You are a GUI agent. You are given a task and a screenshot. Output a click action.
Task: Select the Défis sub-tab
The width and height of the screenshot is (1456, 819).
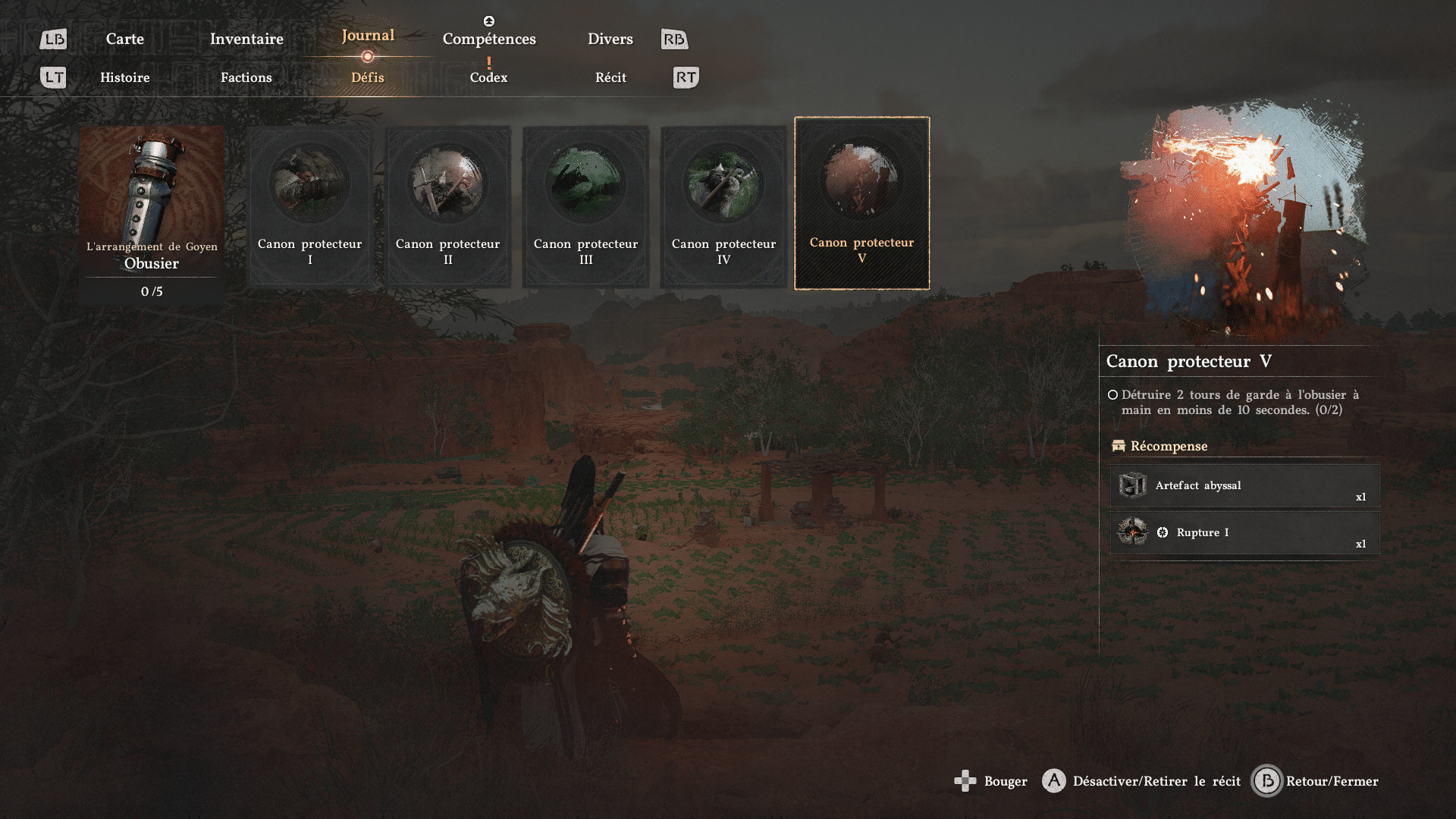pyautogui.click(x=368, y=77)
